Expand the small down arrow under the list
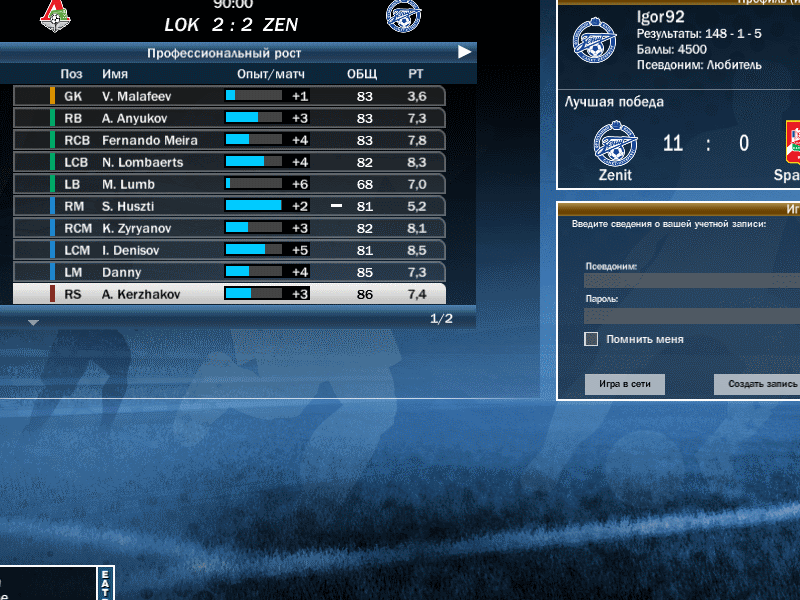 (33, 323)
